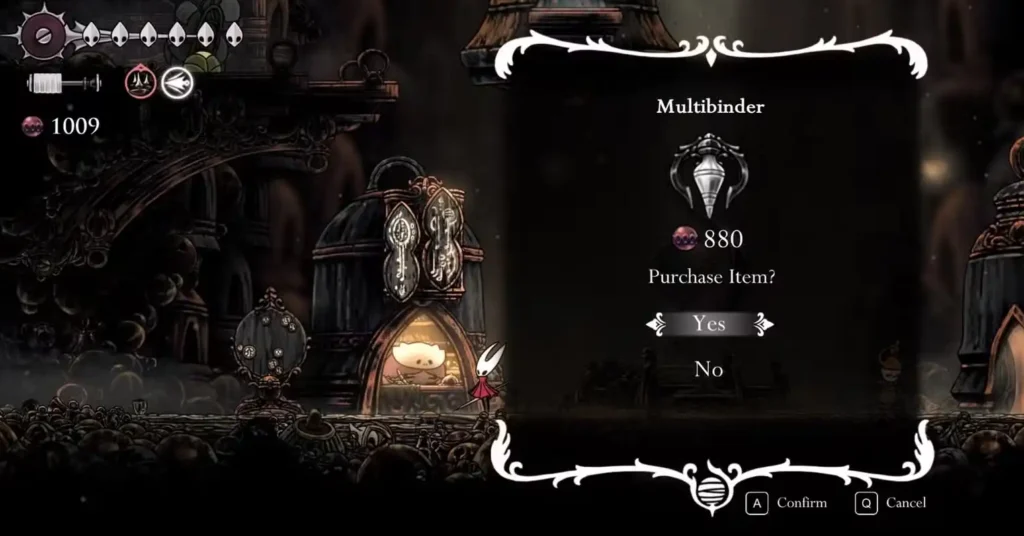Select No to decline the purchase
The width and height of the screenshot is (1024, 536).
(x=709, y=369)
